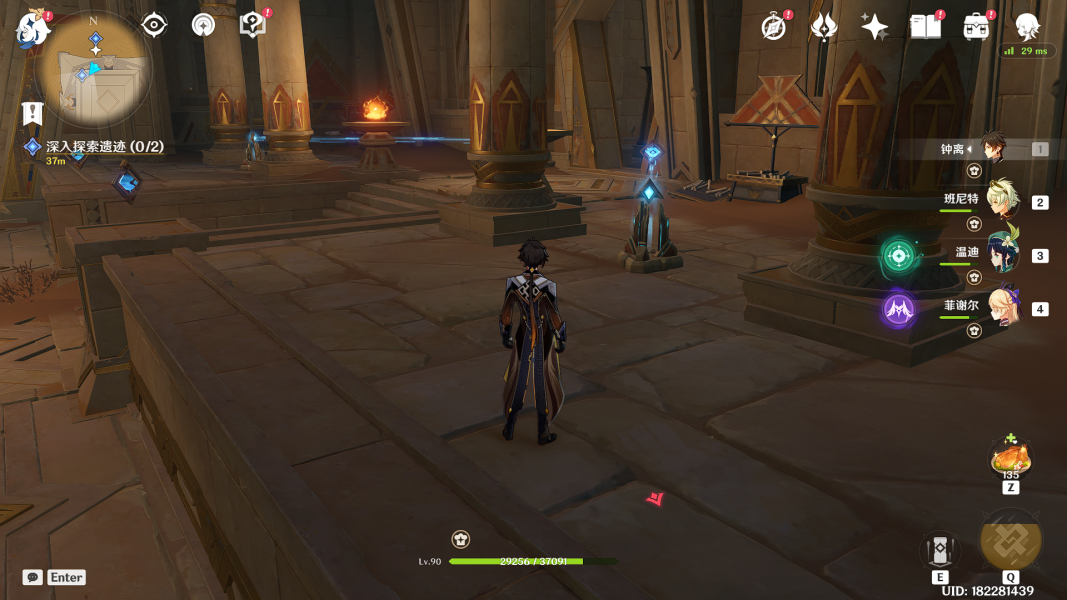Activate Zhongli's elemental skill icon
This screenshot has width=1067, height=600.
[940, 549]
